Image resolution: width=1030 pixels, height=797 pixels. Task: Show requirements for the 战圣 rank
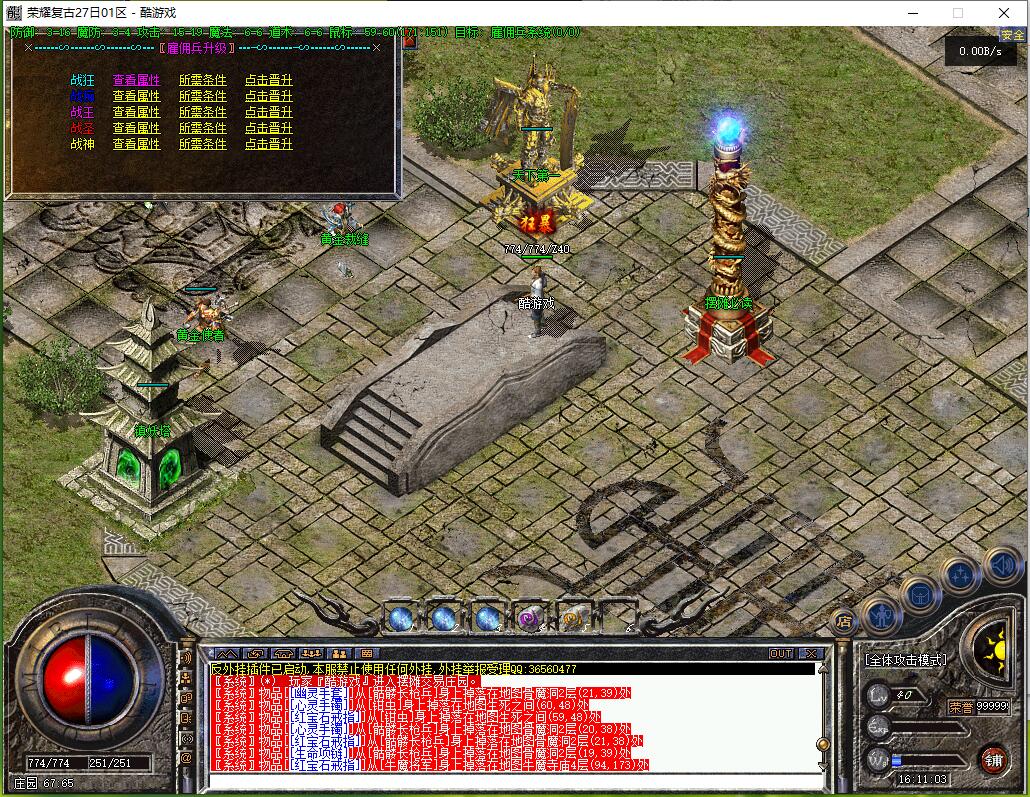click(202, 128)
